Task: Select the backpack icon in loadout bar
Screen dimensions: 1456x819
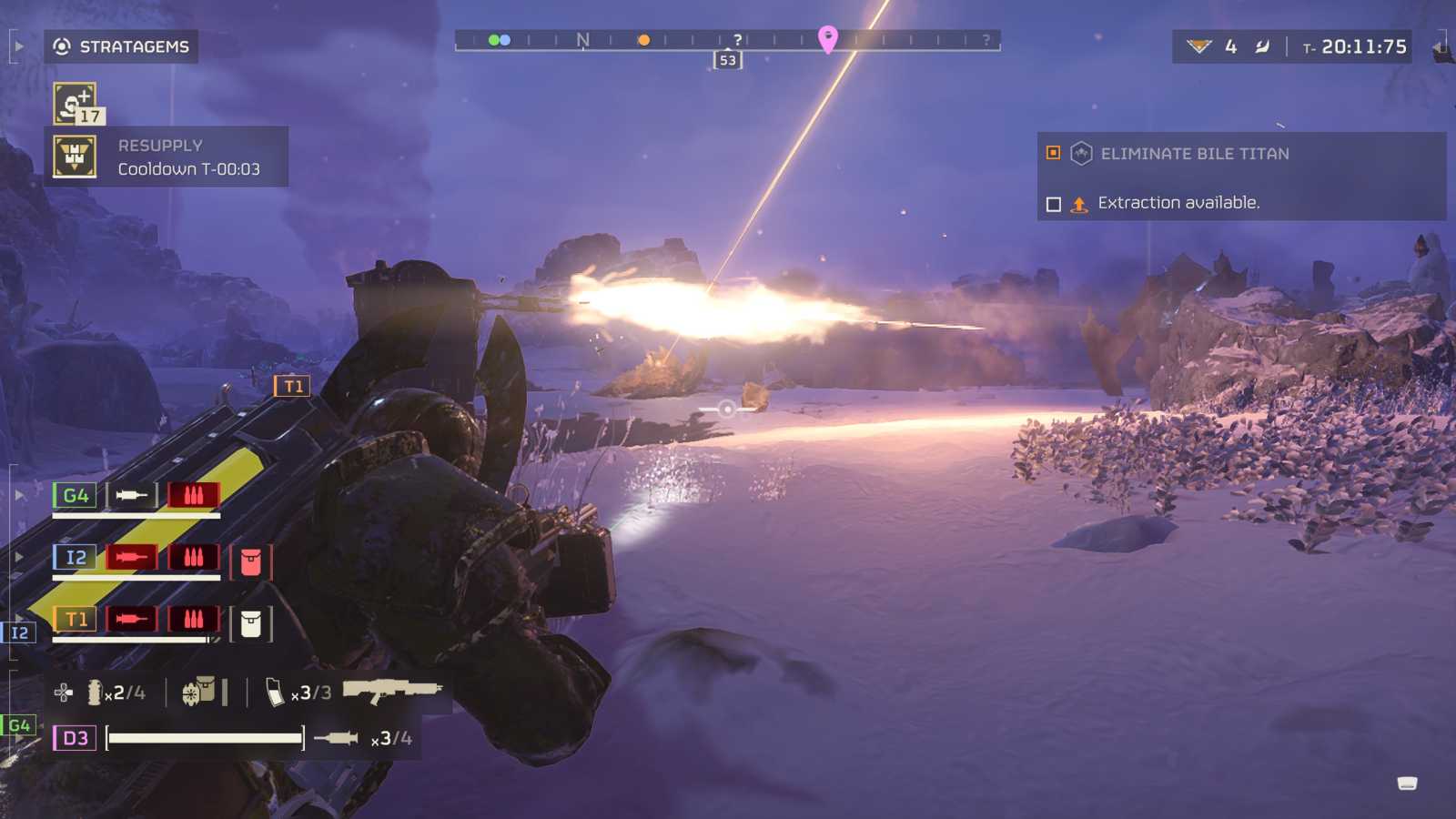Action: coord(199,692)
